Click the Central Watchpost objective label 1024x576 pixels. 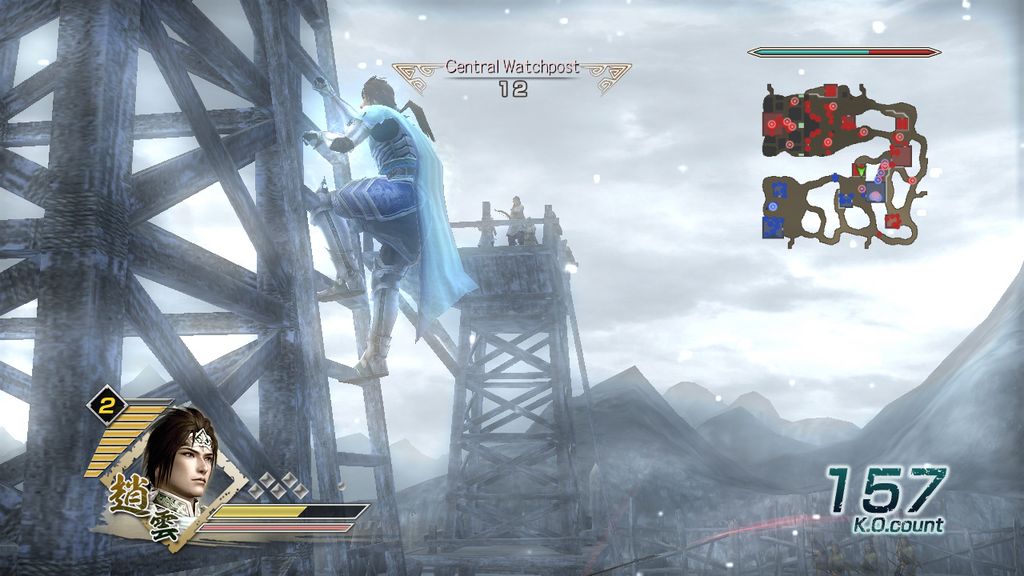tap(511, 68)
